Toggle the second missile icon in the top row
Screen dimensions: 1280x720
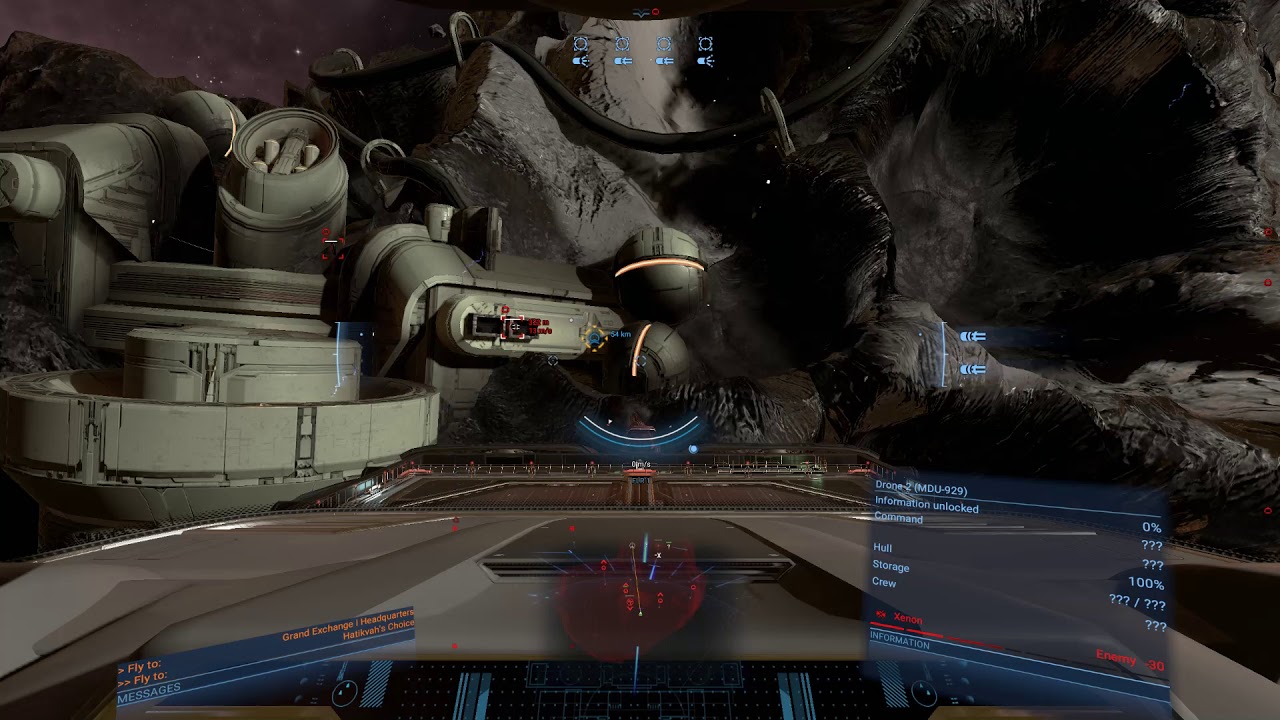[622, 61]
